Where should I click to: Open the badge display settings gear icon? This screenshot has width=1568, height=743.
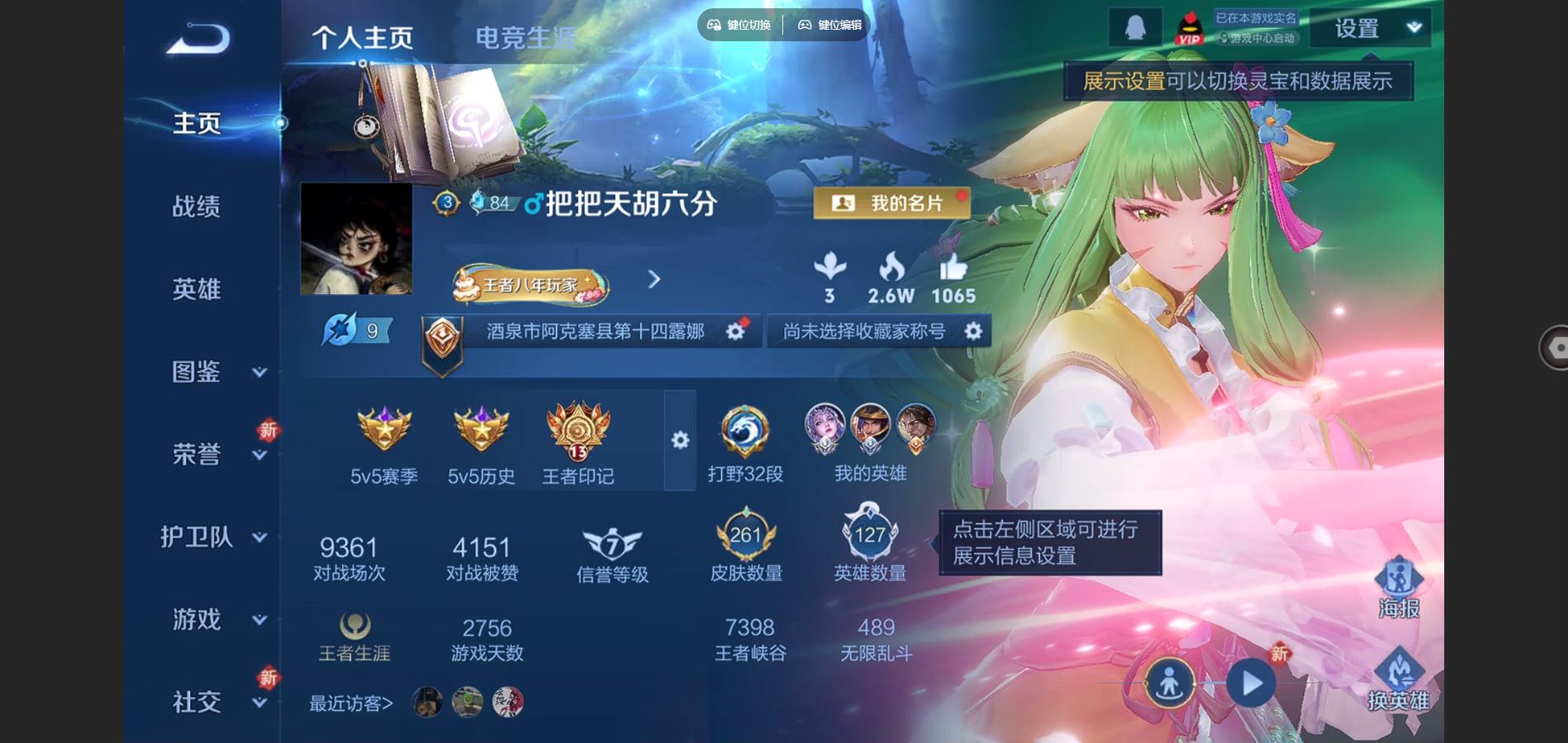pyautogui.click(x=678, y=440)
